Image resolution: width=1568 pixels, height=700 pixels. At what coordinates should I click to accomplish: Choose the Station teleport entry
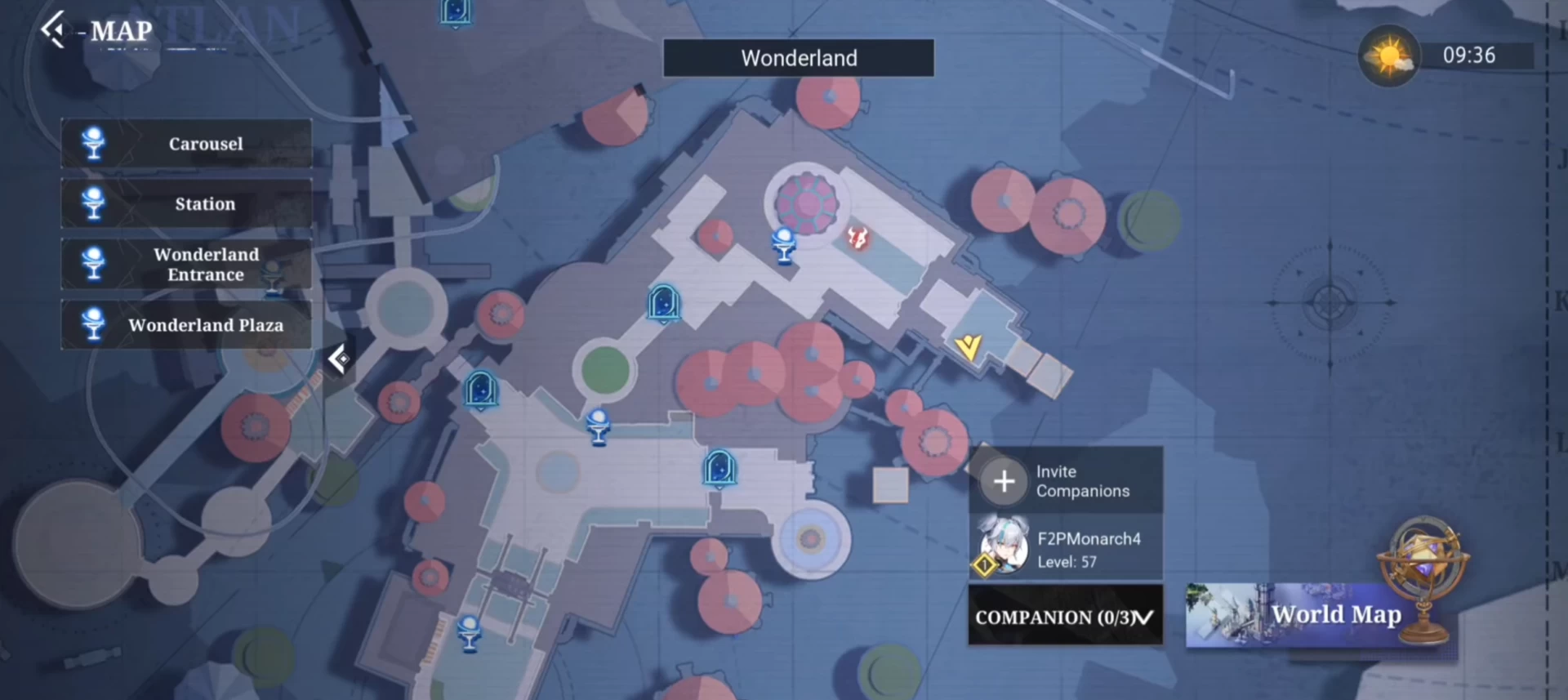[186, 204]
